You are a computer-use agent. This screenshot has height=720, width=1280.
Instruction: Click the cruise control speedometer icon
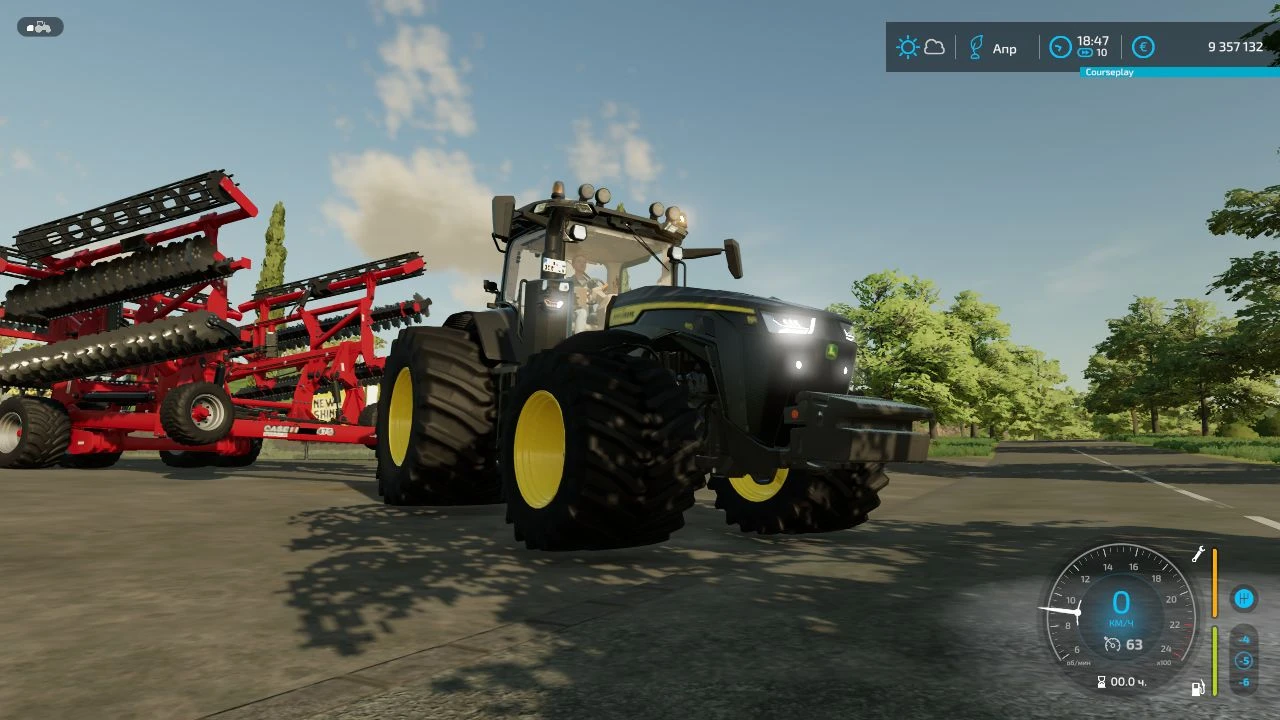(x=1112, y=645)
